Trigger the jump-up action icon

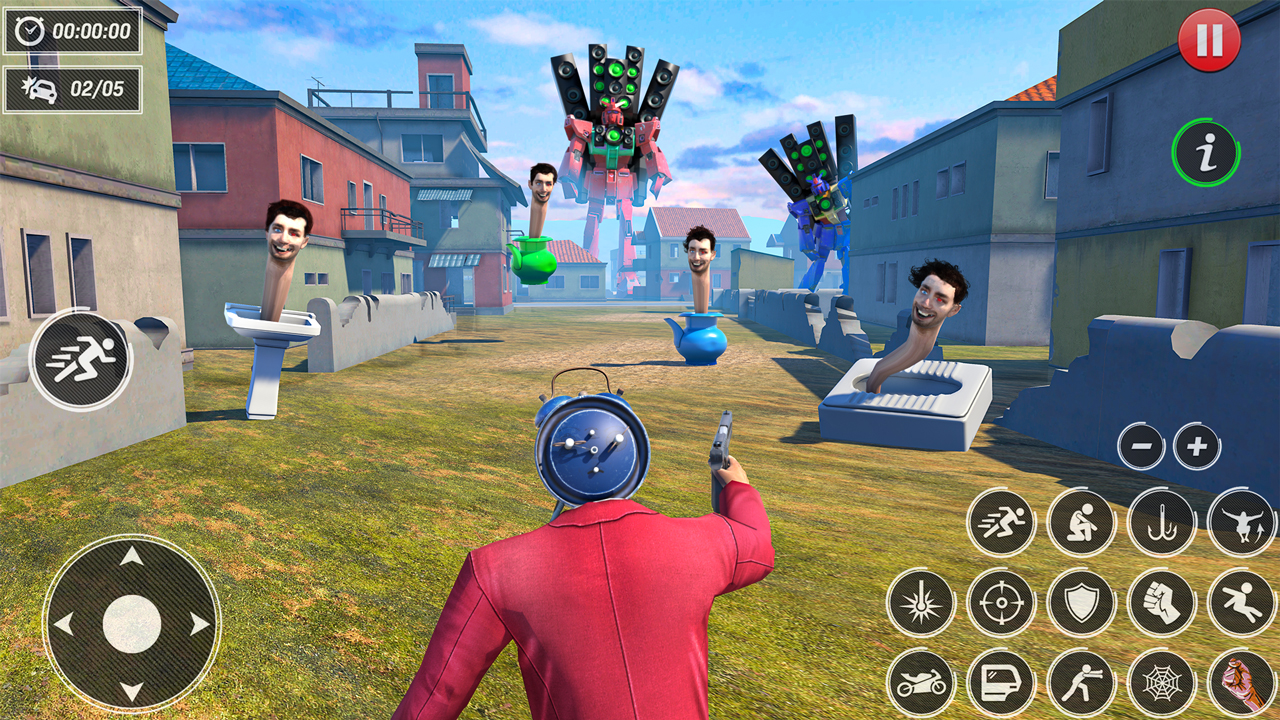coord(1241,522)
